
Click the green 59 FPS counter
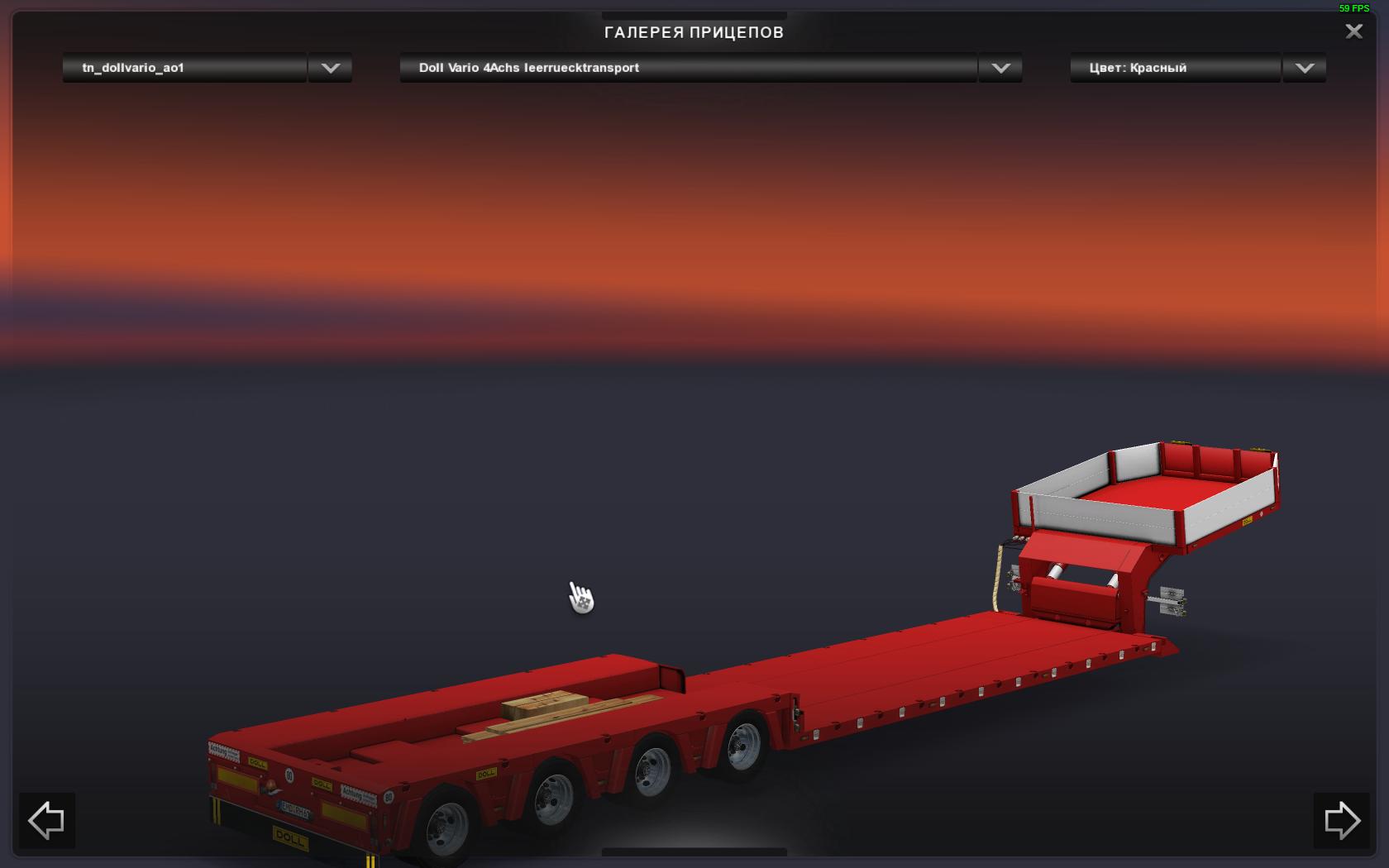tap(1354, 10)
